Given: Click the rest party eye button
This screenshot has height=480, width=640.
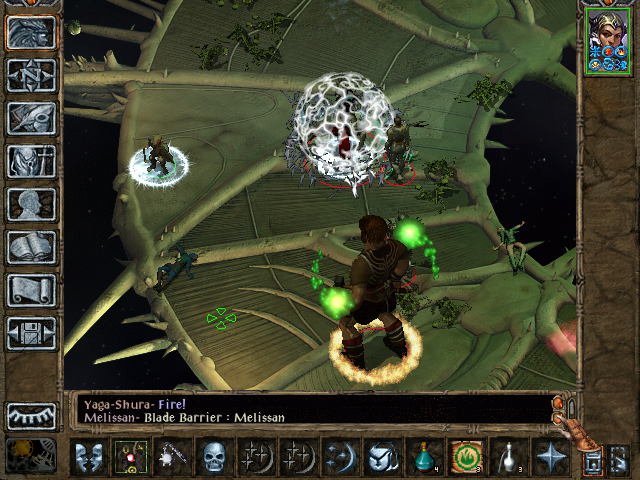Looking at the screenshot, I should click(31, 415).
